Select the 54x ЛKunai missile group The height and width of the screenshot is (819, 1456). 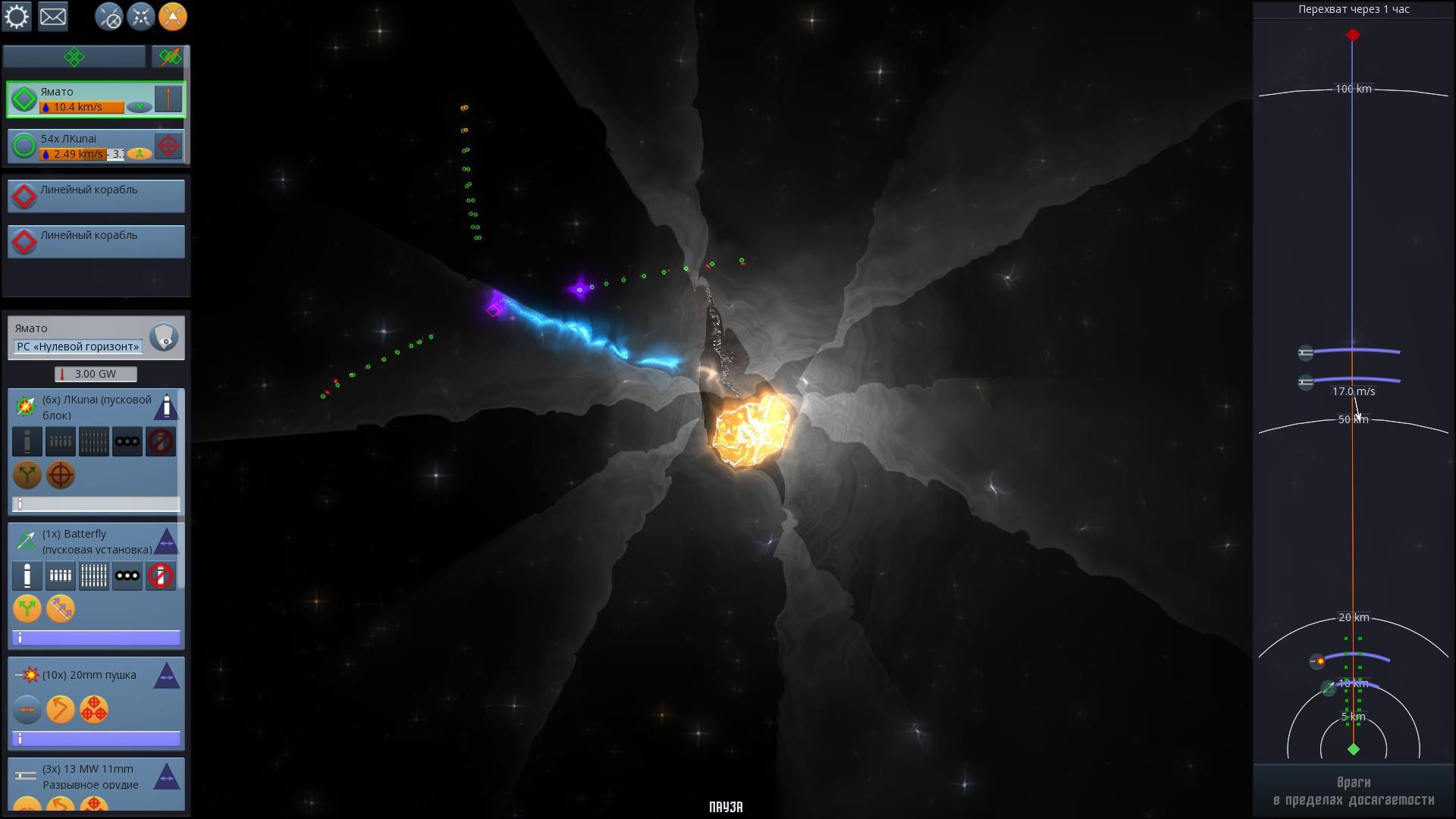83,146
